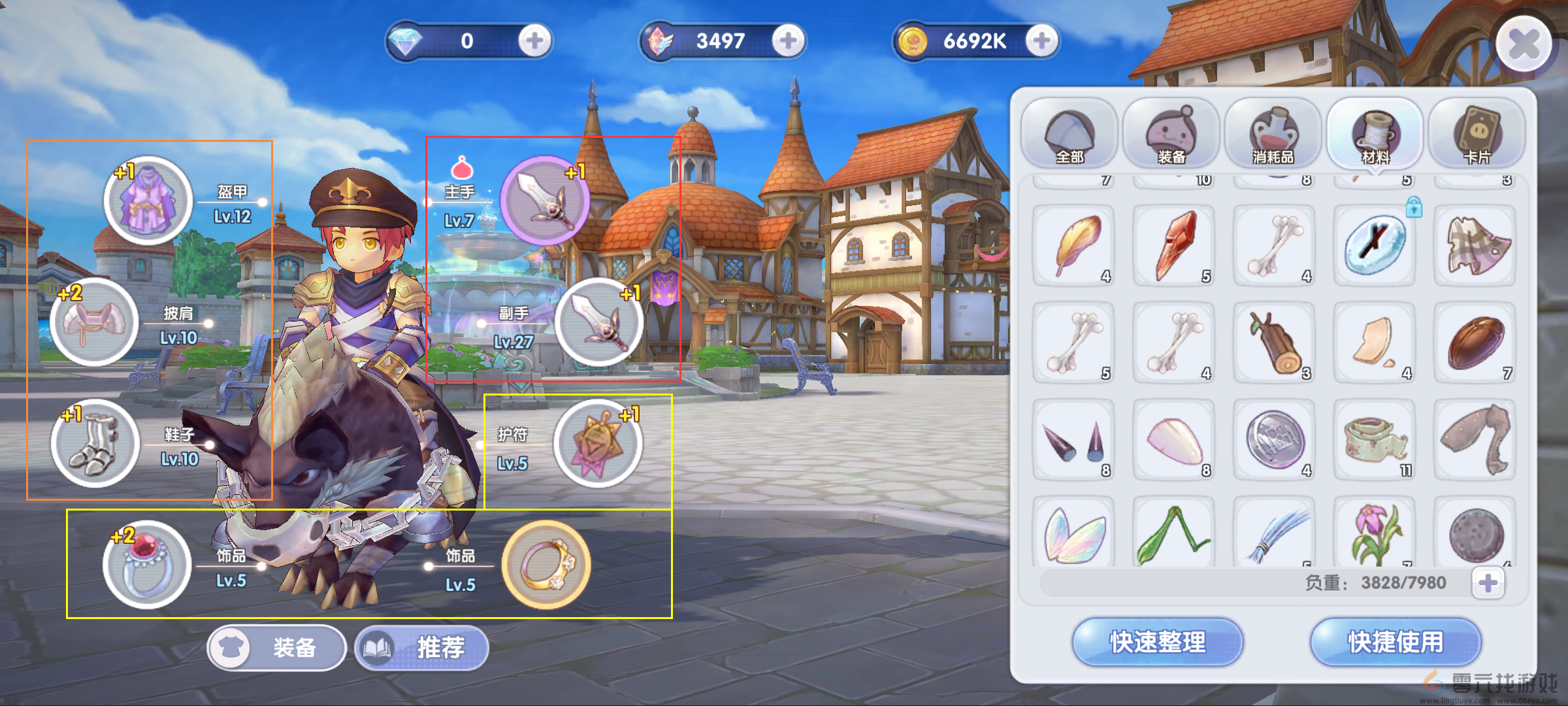Select the purple robe armor slot
Image resolution: width=1568 pixels, height=706 pixels.
148,200
